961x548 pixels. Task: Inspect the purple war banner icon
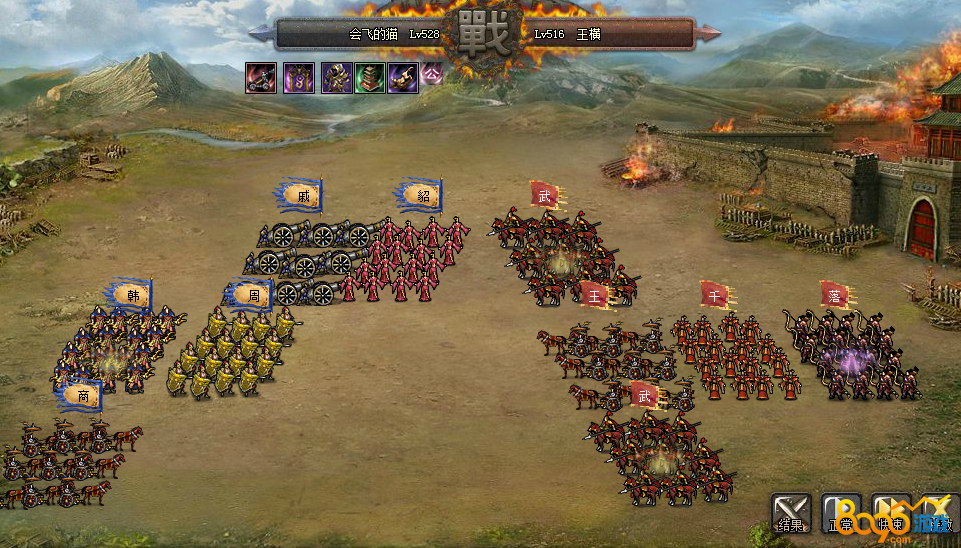tap(298, 77)
